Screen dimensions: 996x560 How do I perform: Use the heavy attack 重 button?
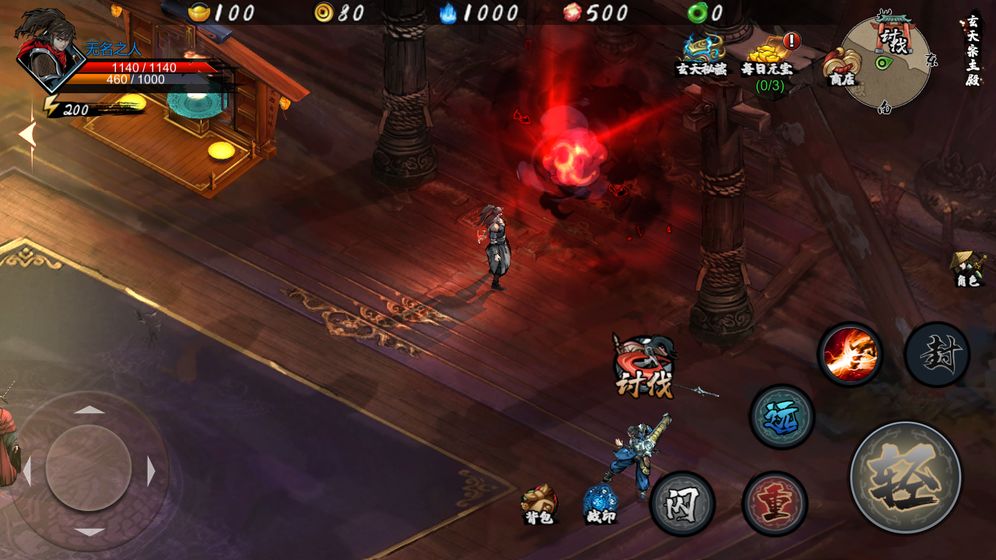[774, 502]
